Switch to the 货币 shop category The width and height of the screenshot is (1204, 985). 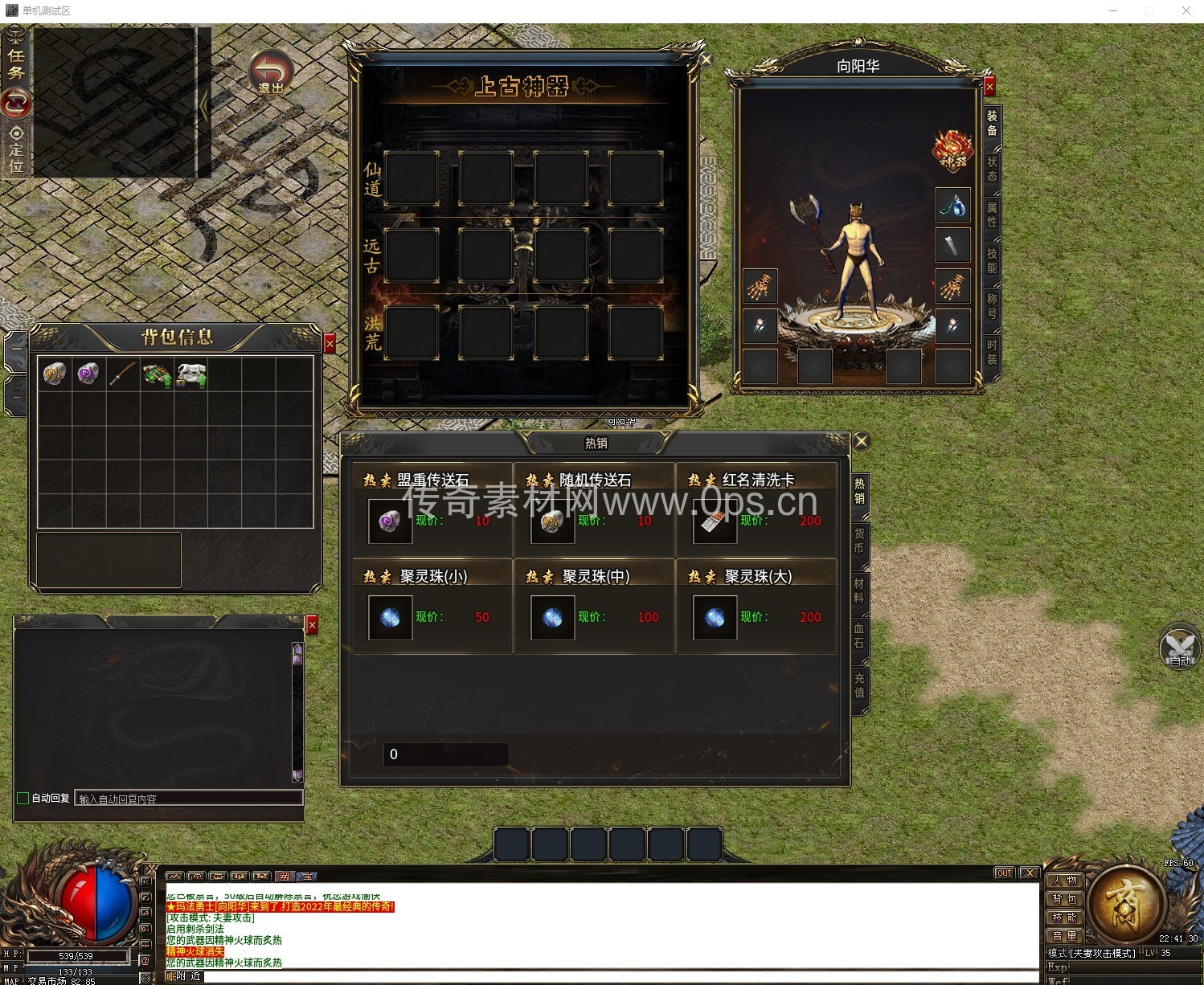click(x=859, y=541)
